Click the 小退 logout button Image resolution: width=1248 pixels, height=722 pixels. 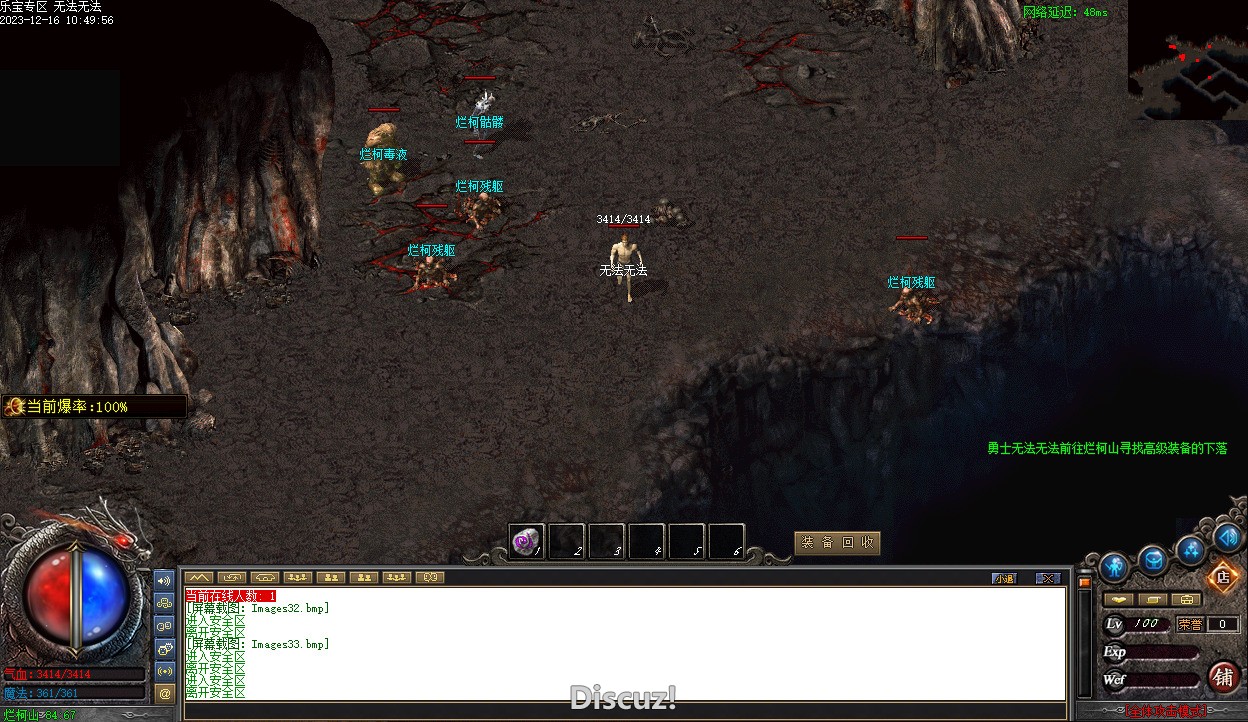point(1004,578)
